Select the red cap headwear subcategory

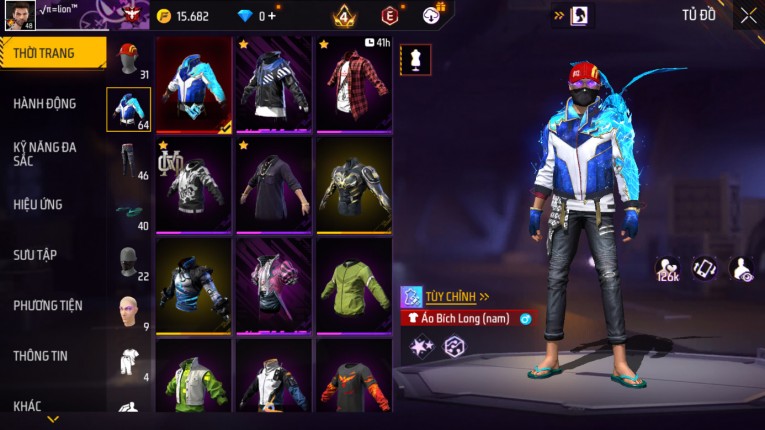click(x=128, y=60)
